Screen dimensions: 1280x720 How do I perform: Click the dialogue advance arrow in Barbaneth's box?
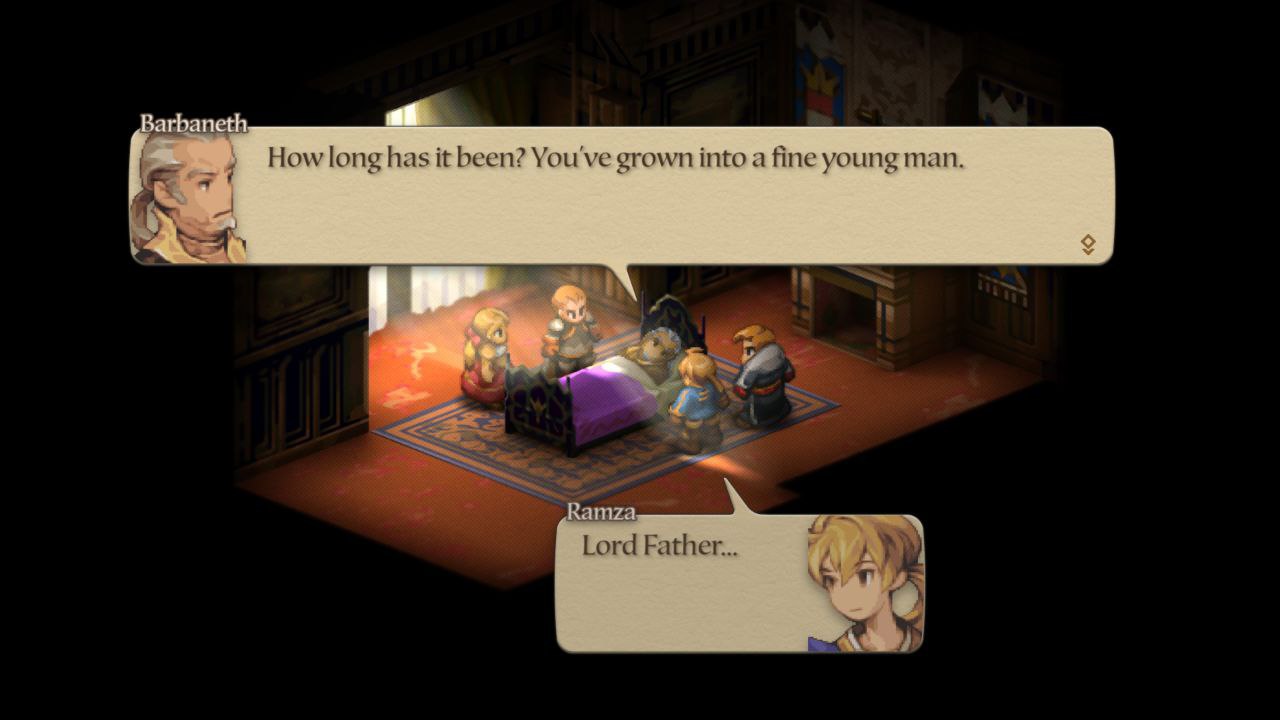(x=1088, y=244)
